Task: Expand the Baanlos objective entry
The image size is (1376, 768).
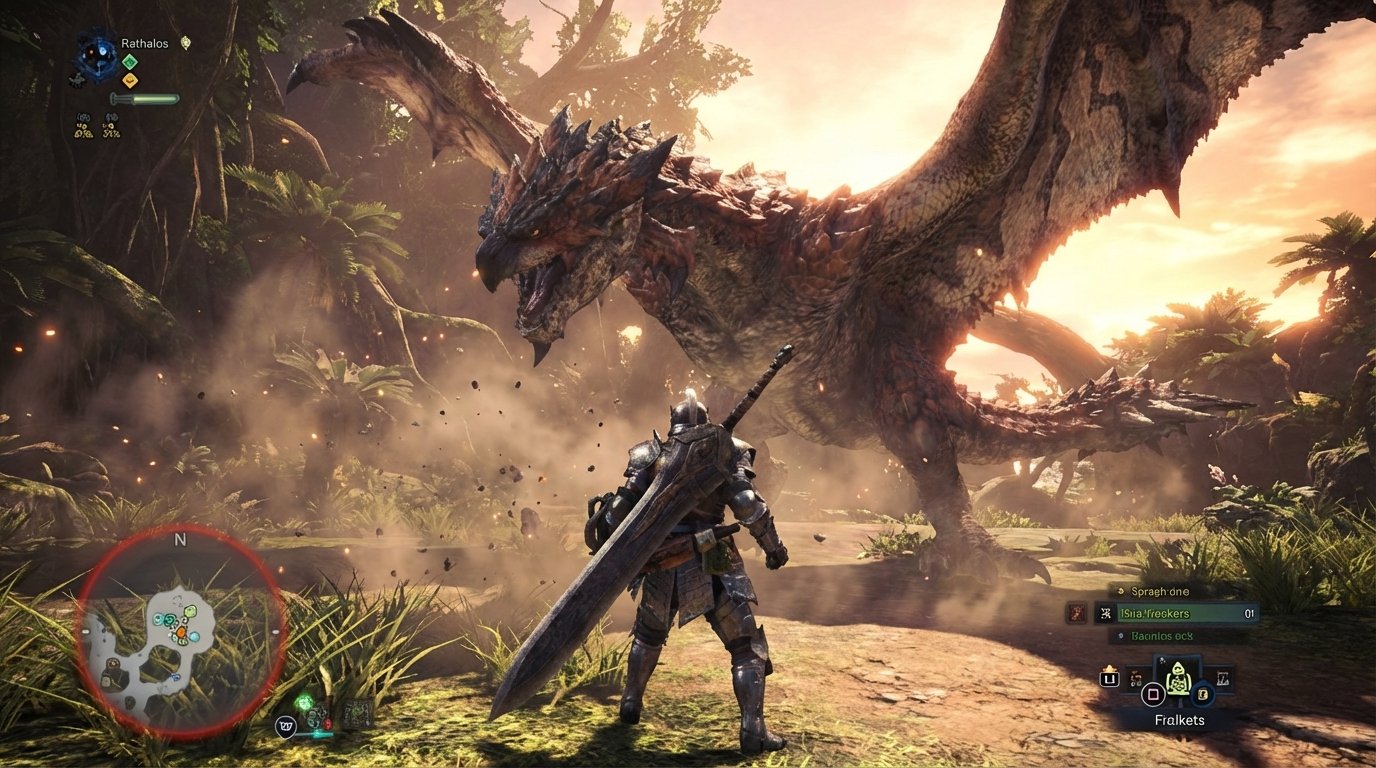Action: [x=1160, y=636]
